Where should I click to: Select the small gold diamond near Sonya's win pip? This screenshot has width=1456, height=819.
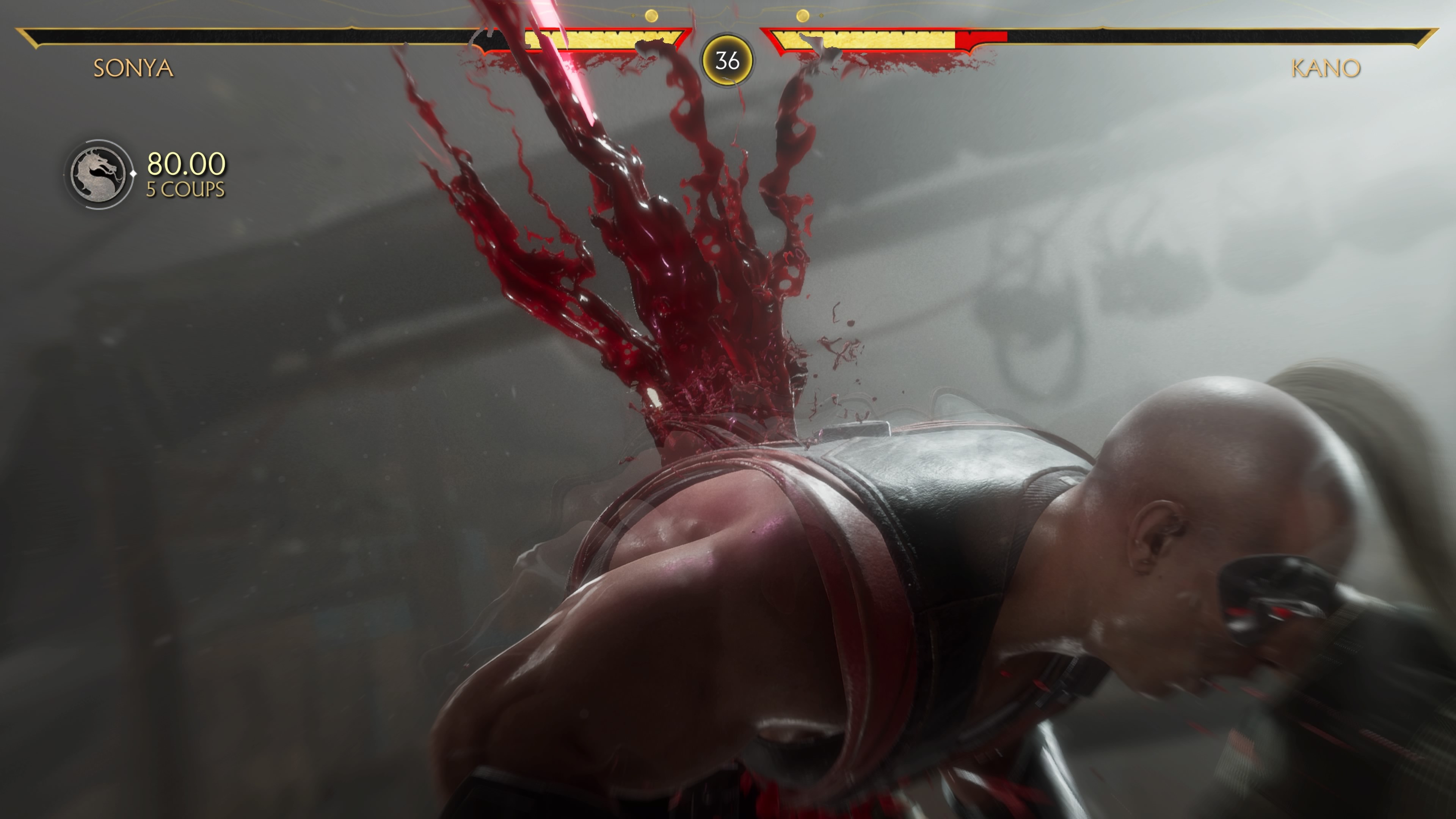[x=633, y=16]
